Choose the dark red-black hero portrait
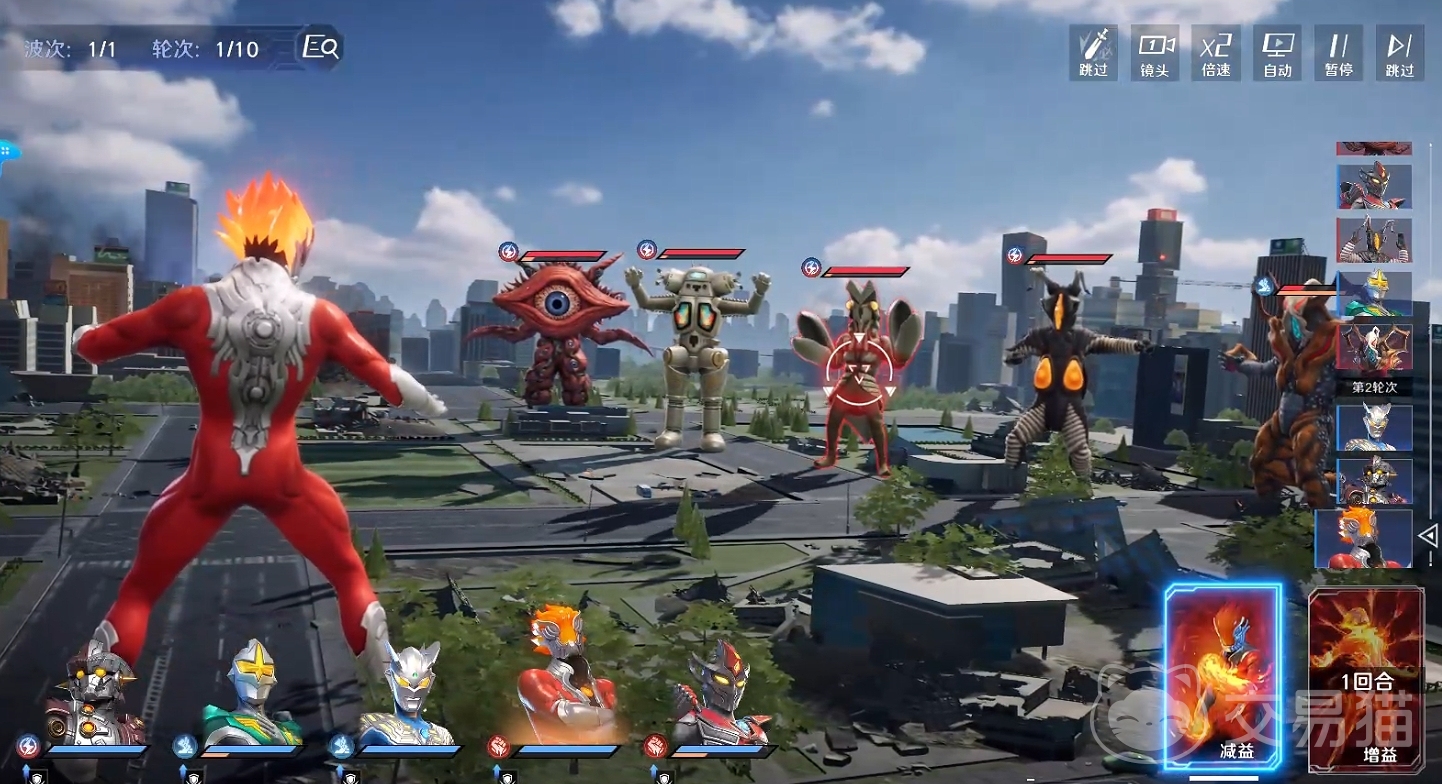 click(720, 692)
